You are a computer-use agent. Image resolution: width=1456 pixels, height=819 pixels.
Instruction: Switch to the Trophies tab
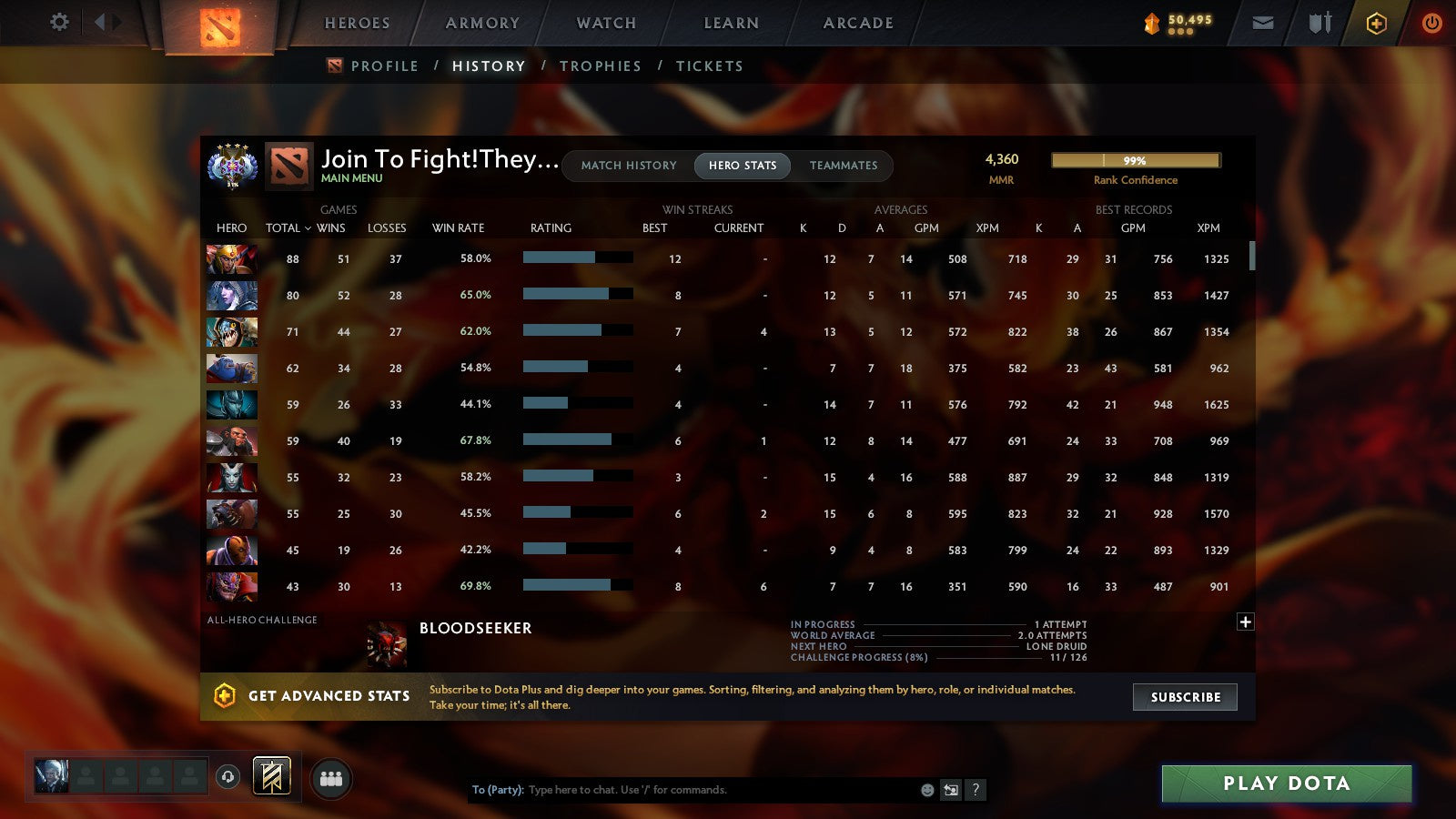tap(601, 66)
